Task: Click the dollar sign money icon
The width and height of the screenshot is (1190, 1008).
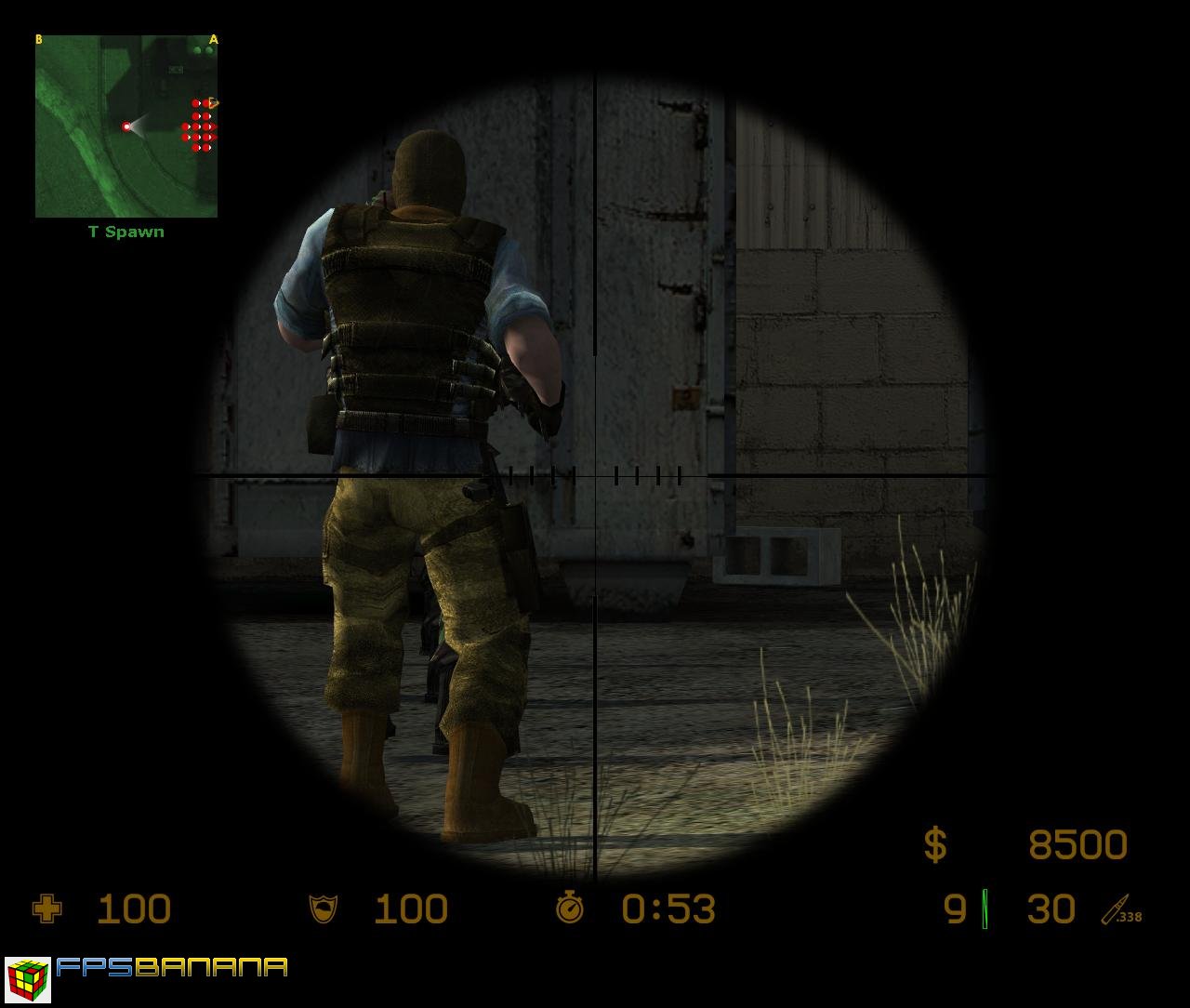Action: (x=934, y=844)
